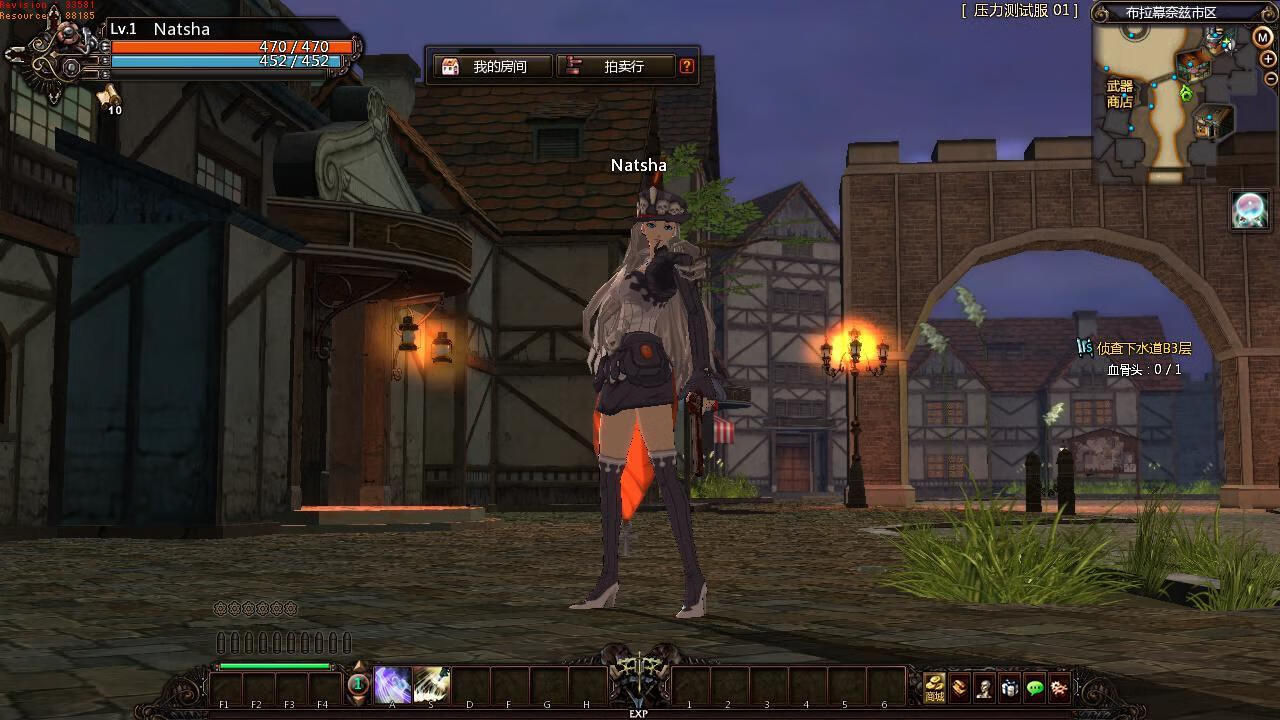
Task: Click the green number 1 hotbar page switcher
Action: click(x=358, y=685)
